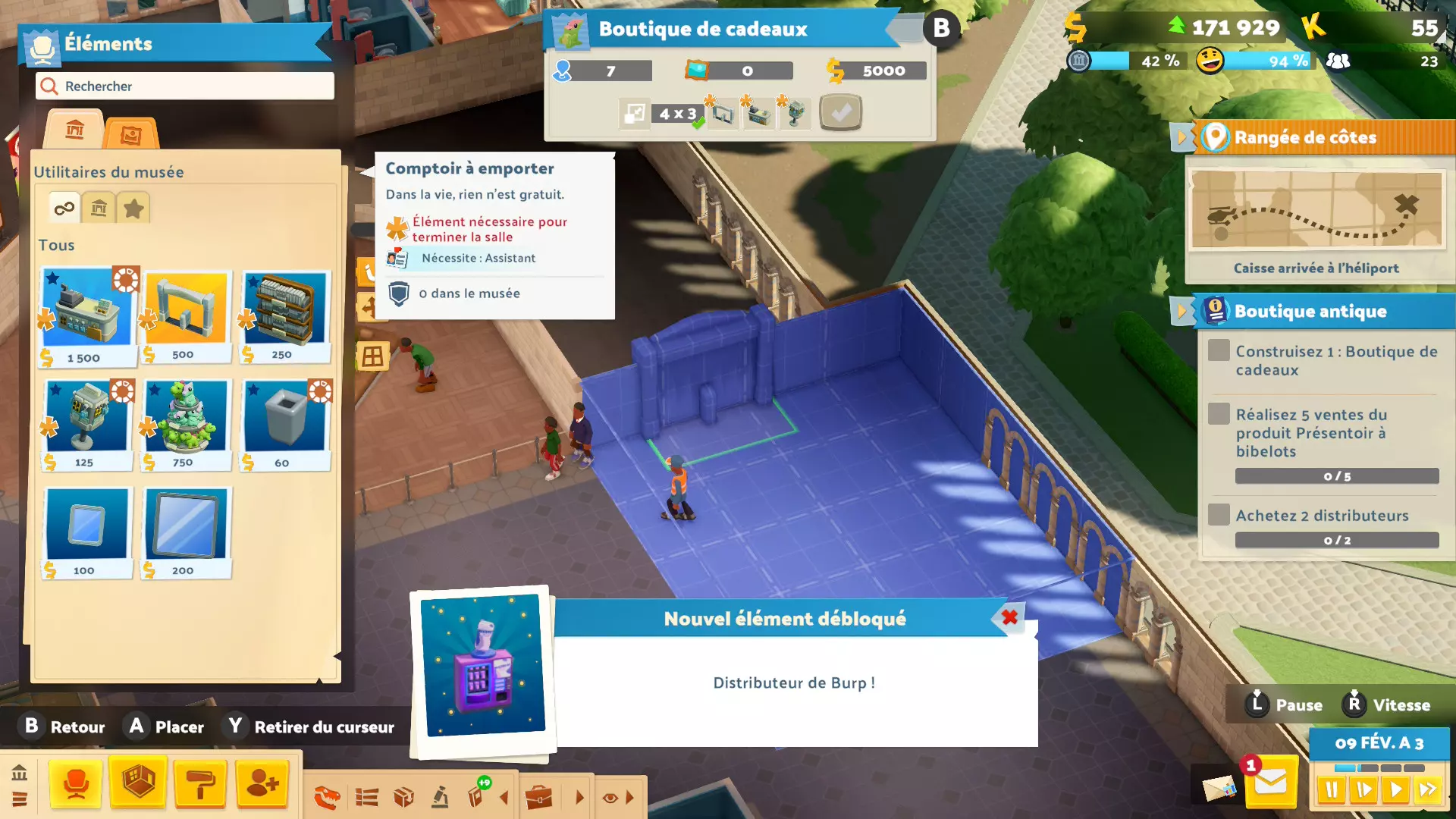
Task: Open the dinosaur skull exhibits menu
Action: pos(327,798)
